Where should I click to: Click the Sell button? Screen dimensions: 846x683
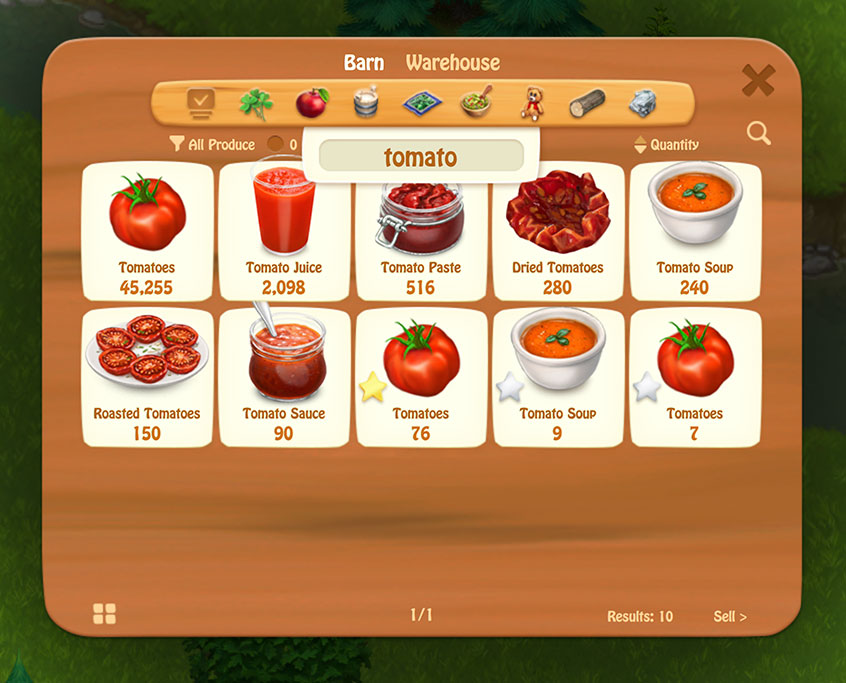click(x=729, y=617)
